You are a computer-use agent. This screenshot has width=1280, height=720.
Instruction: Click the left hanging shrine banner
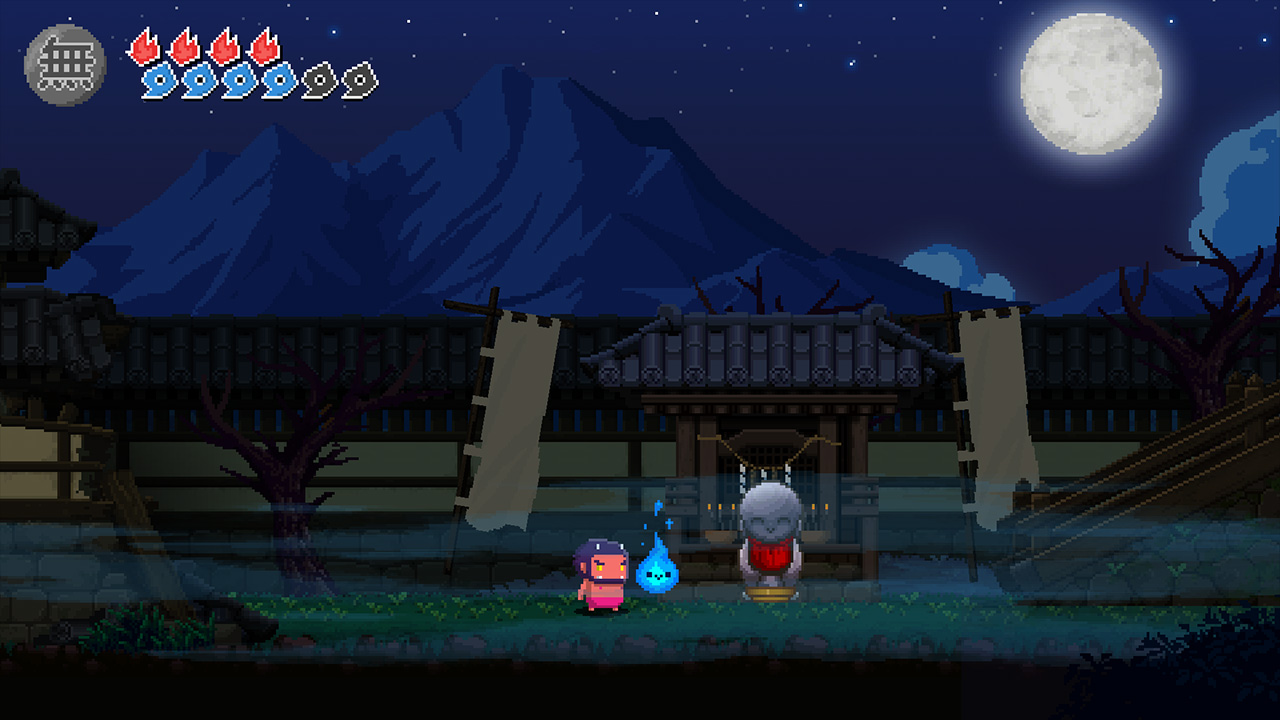pyautogui.click(x=520, y=420)
